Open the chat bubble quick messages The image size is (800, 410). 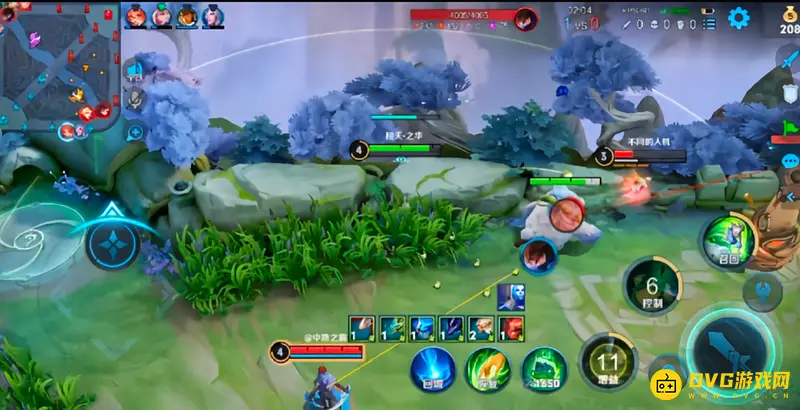click(x=790, y=161)
